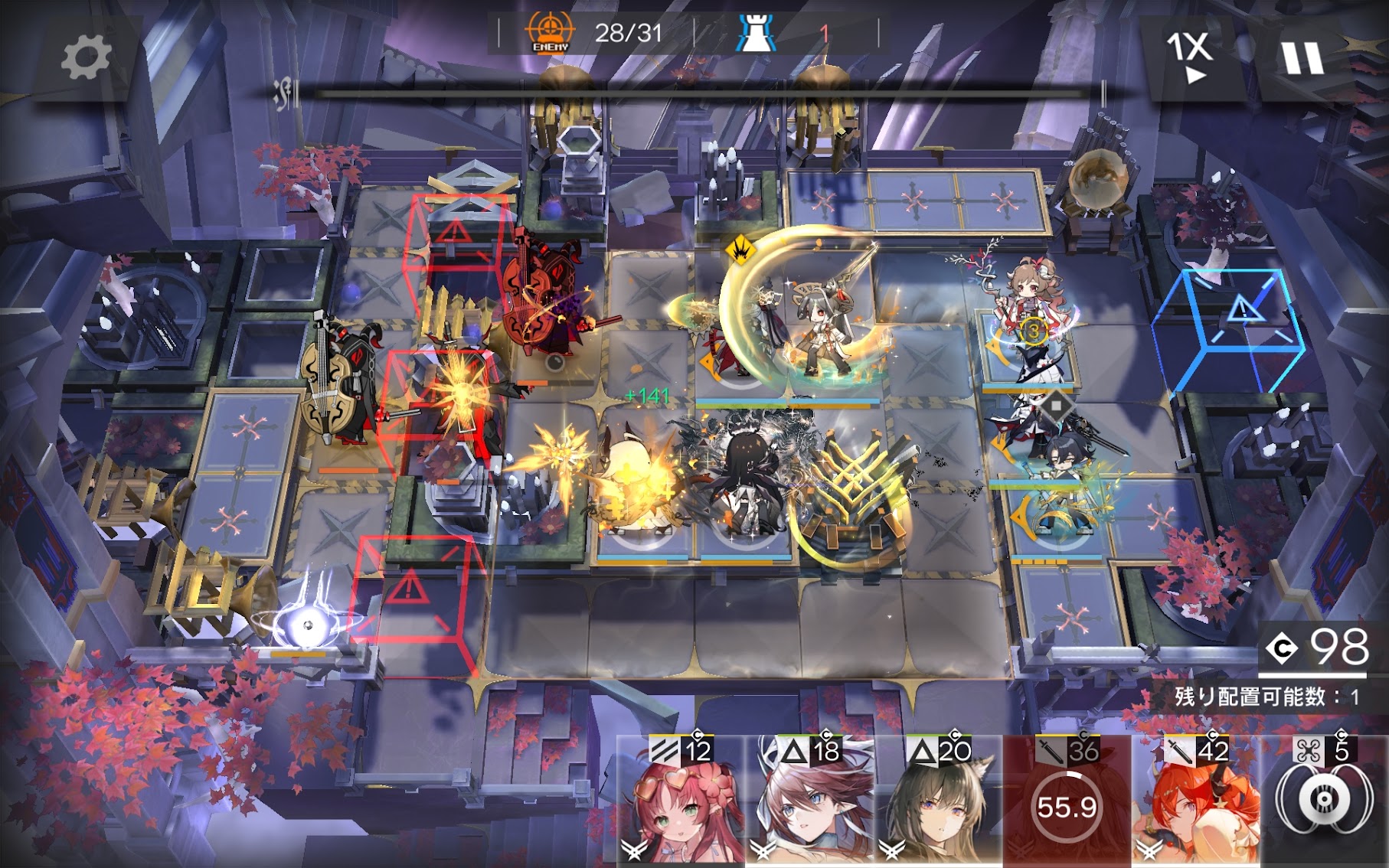Pause the battle
1389x868 pixels.
click(x=1302, y=57)
